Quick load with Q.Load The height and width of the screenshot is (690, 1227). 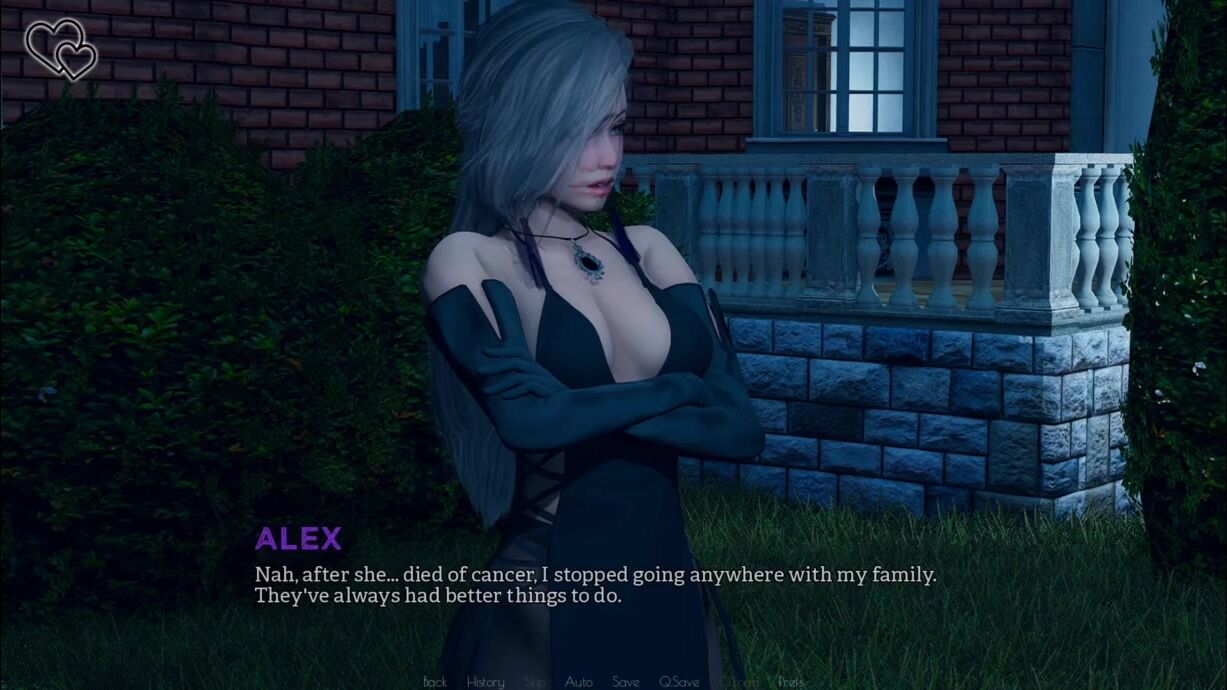[x=738, y=682]
